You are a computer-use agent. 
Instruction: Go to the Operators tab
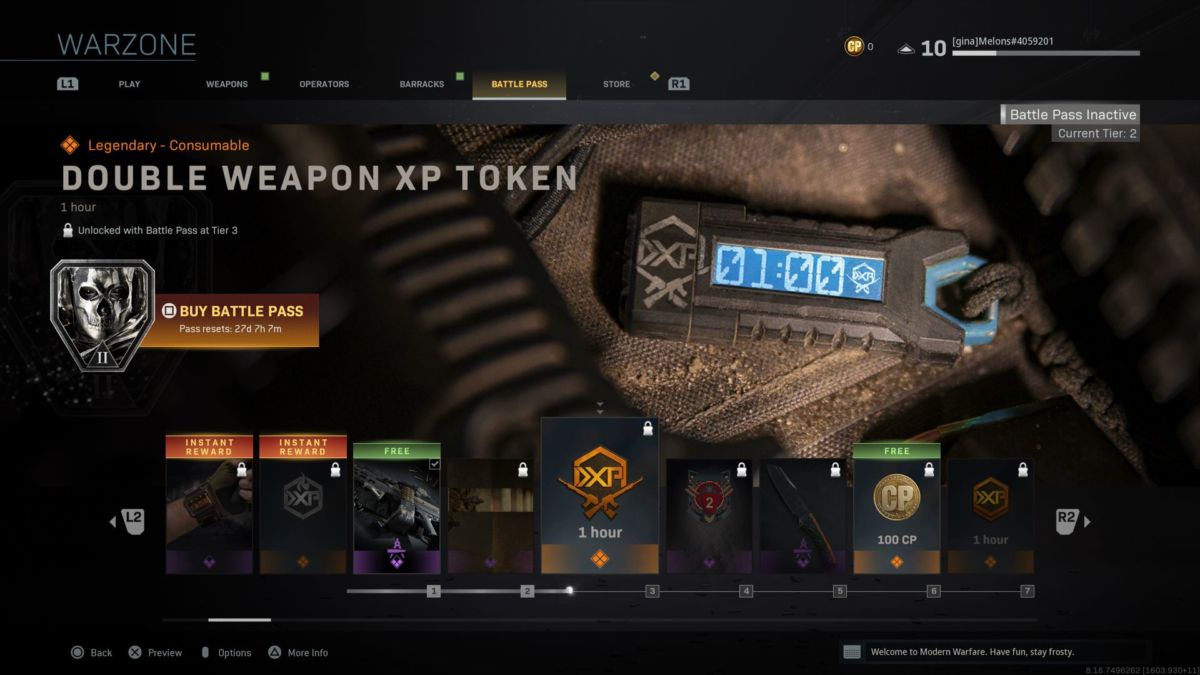click(324, 84)
